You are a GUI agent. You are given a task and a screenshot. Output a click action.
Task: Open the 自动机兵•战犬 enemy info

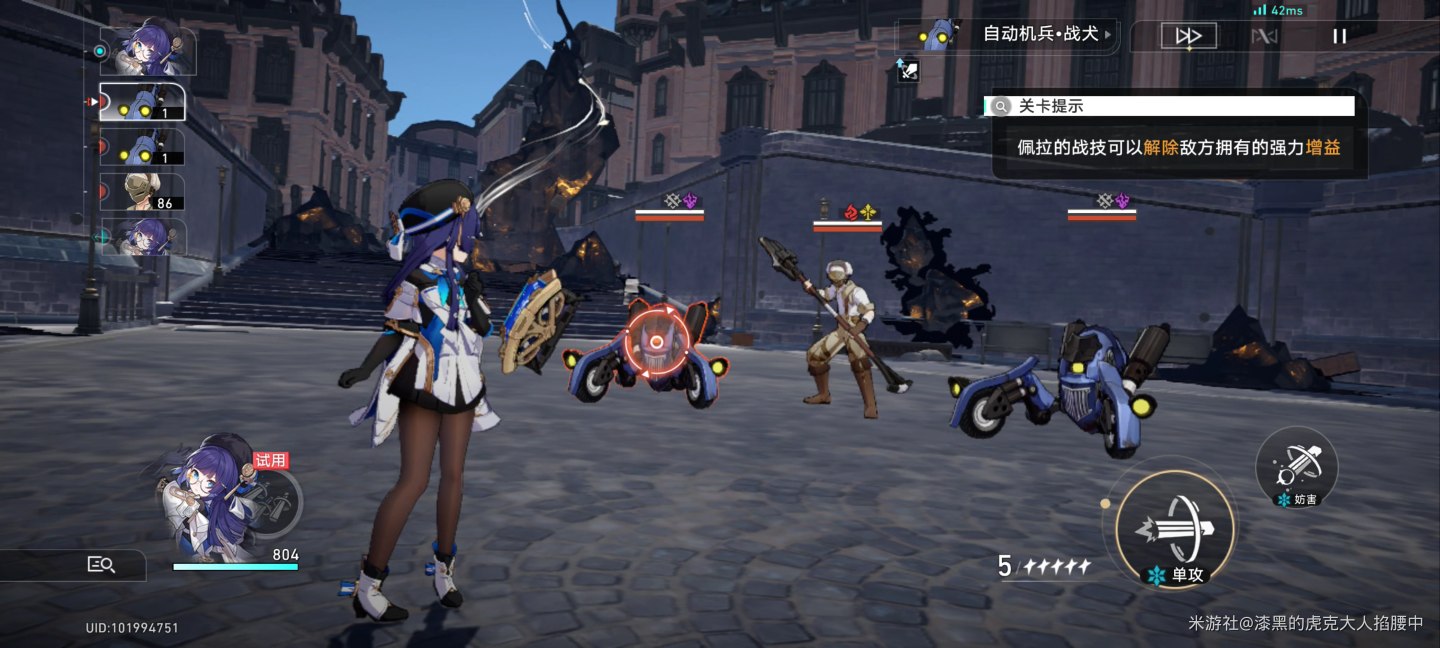(x=1008, y=35)
